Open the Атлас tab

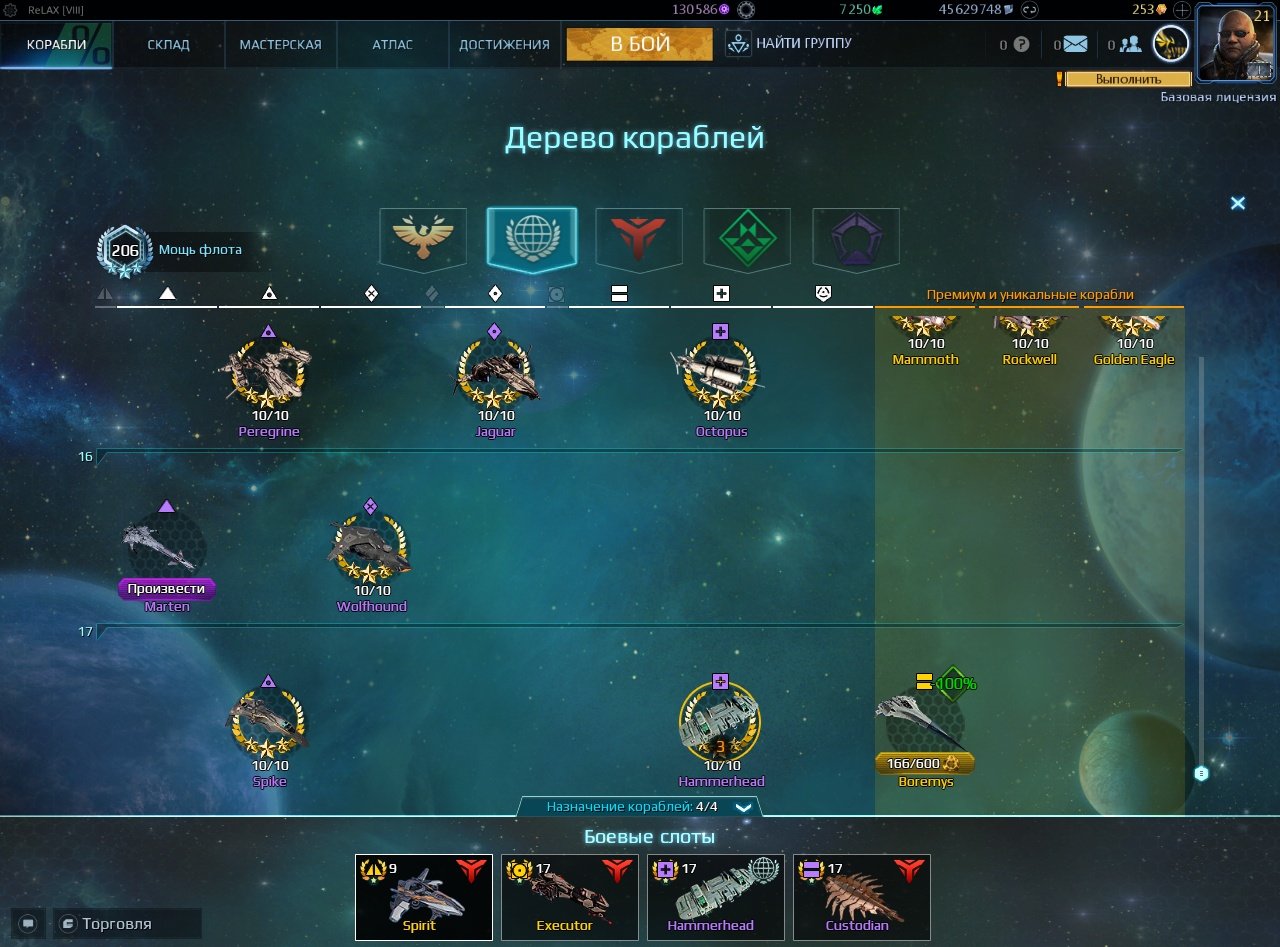392,45
